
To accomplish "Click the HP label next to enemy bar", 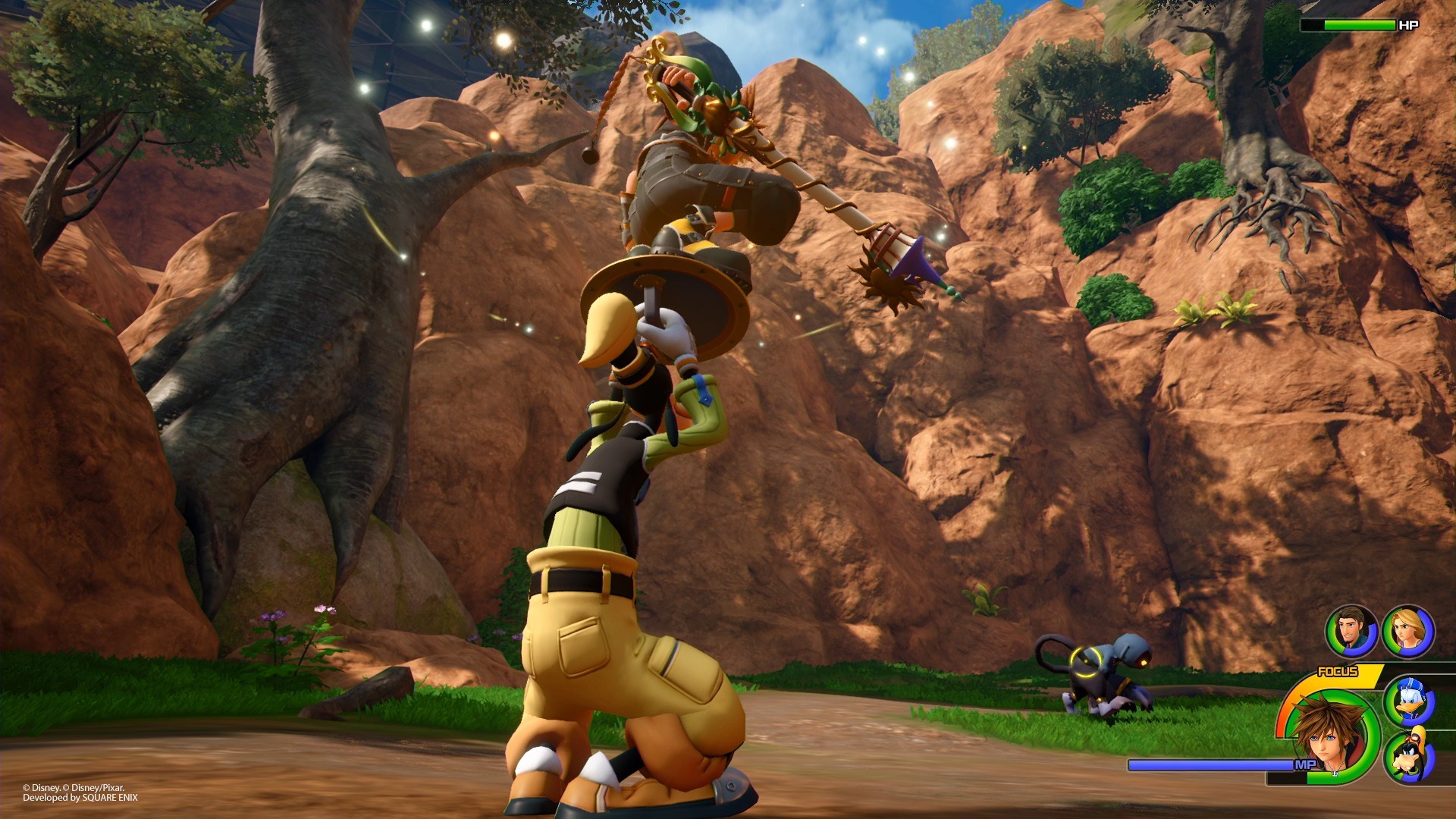I will pos(1410,25).
